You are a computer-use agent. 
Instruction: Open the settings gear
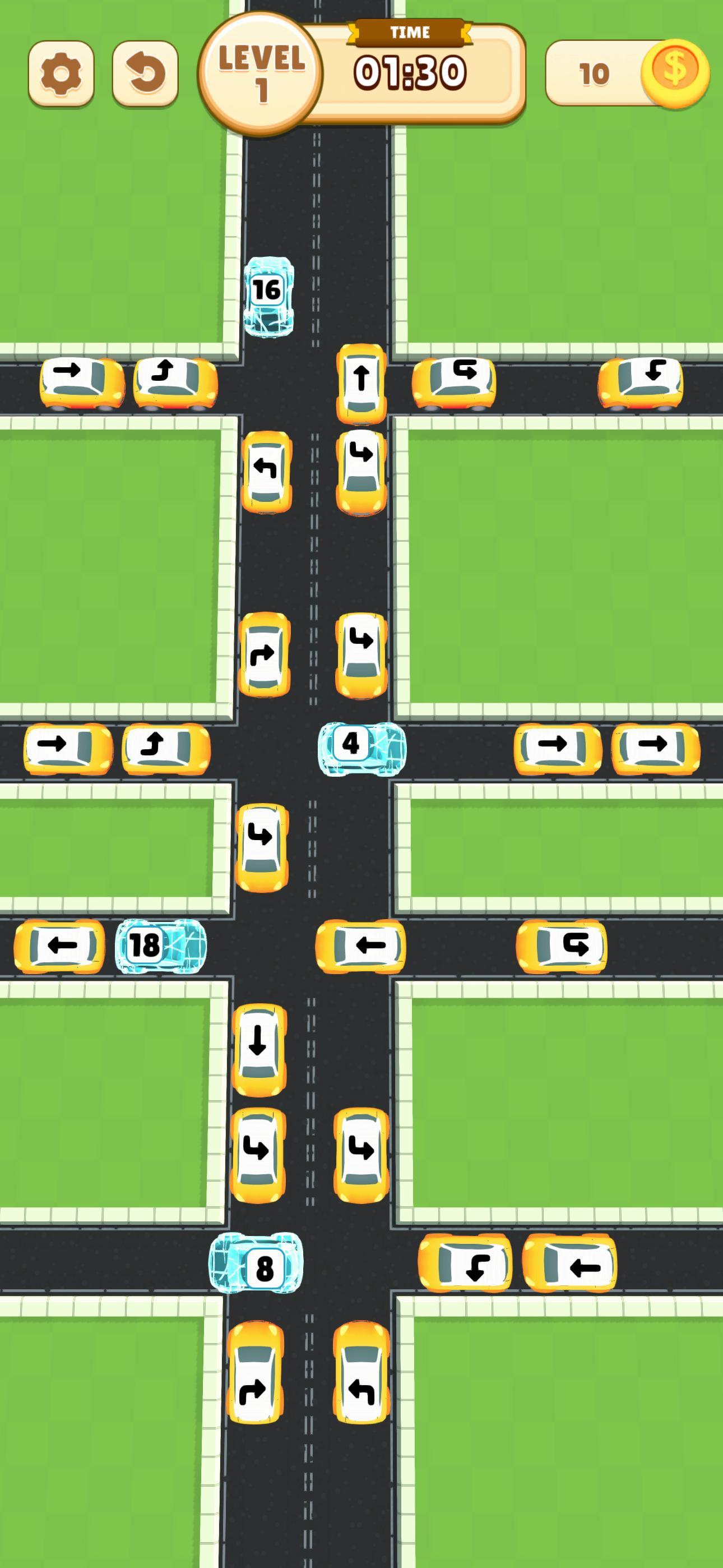pos(61,73)
